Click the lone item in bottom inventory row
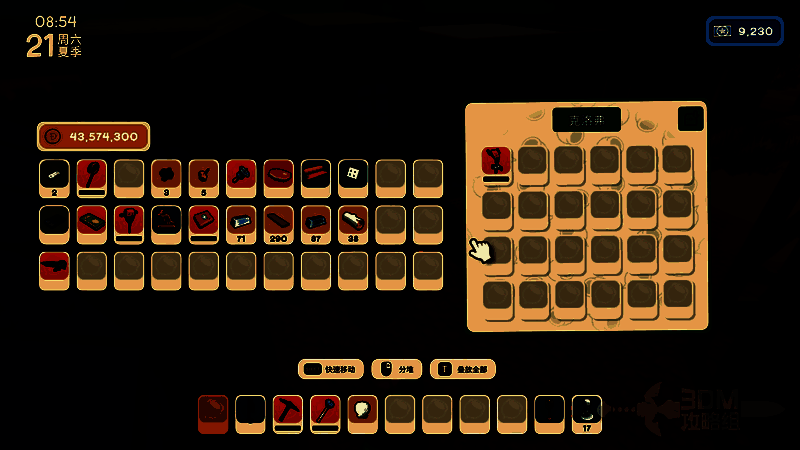The image size is (800, 450). [54, 267]
